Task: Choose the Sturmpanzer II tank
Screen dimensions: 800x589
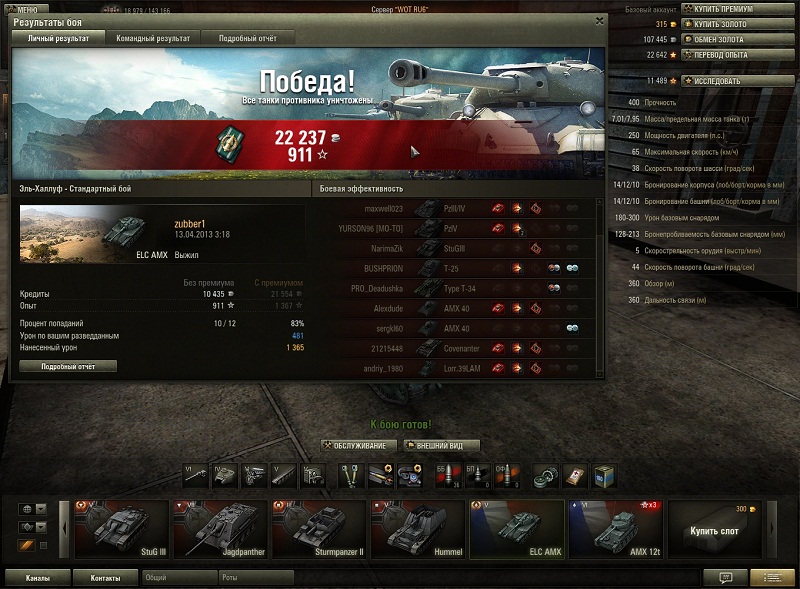Action: tap(317, 525)
